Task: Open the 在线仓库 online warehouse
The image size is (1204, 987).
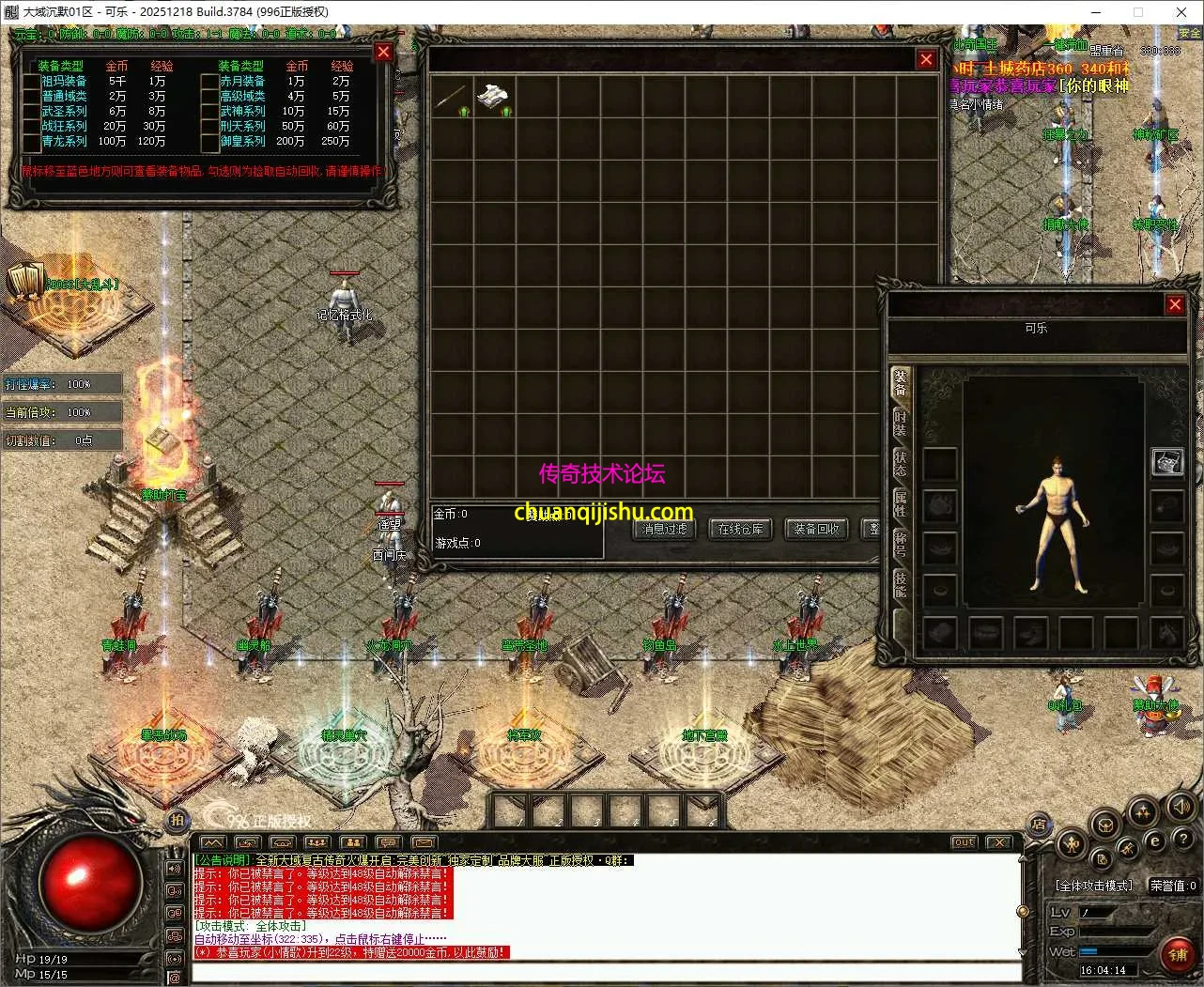Action: (x=740, y=530)
